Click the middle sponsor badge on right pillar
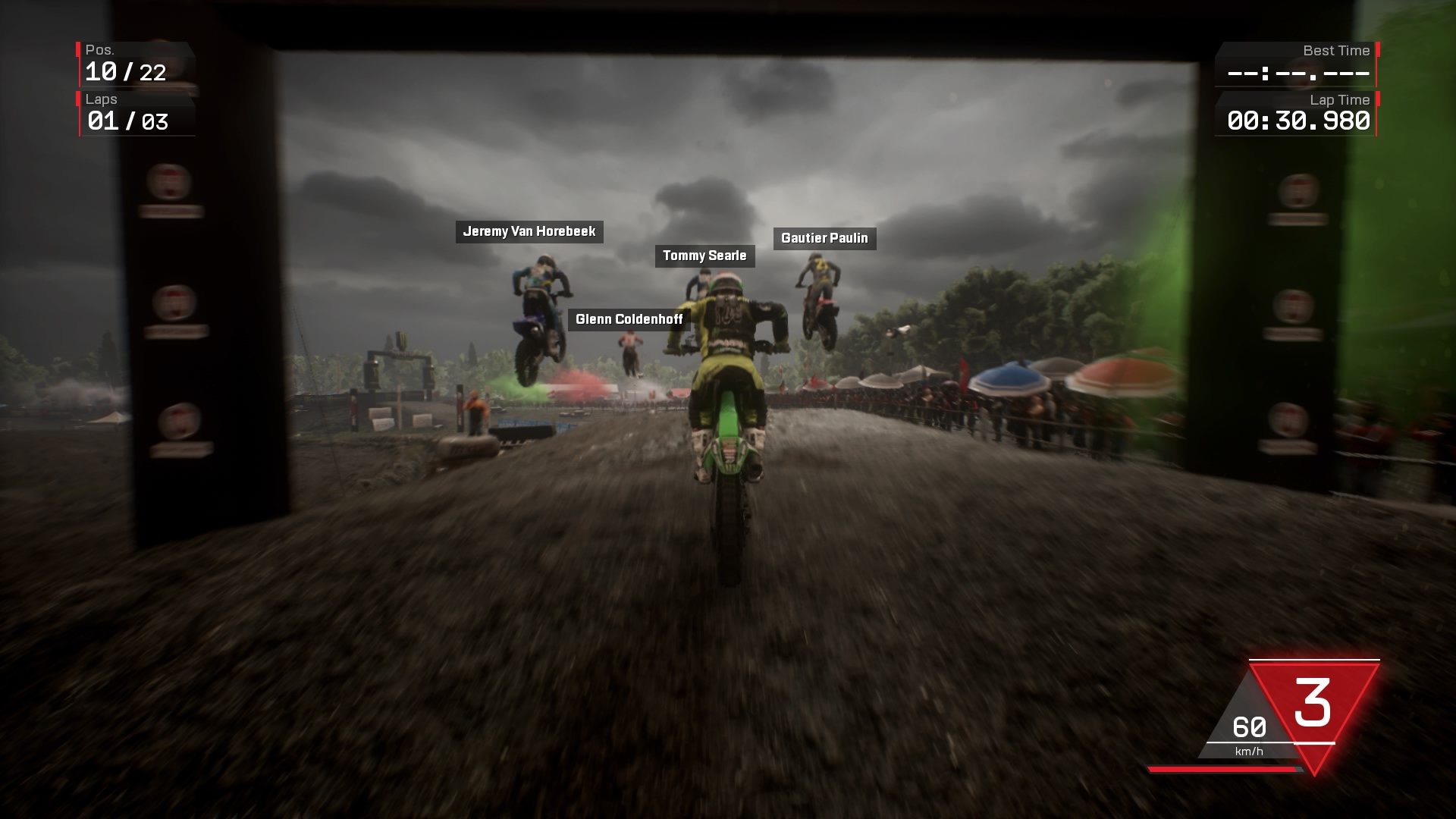This screenshot has height=819, width=1456. [x=1295, y=305]
